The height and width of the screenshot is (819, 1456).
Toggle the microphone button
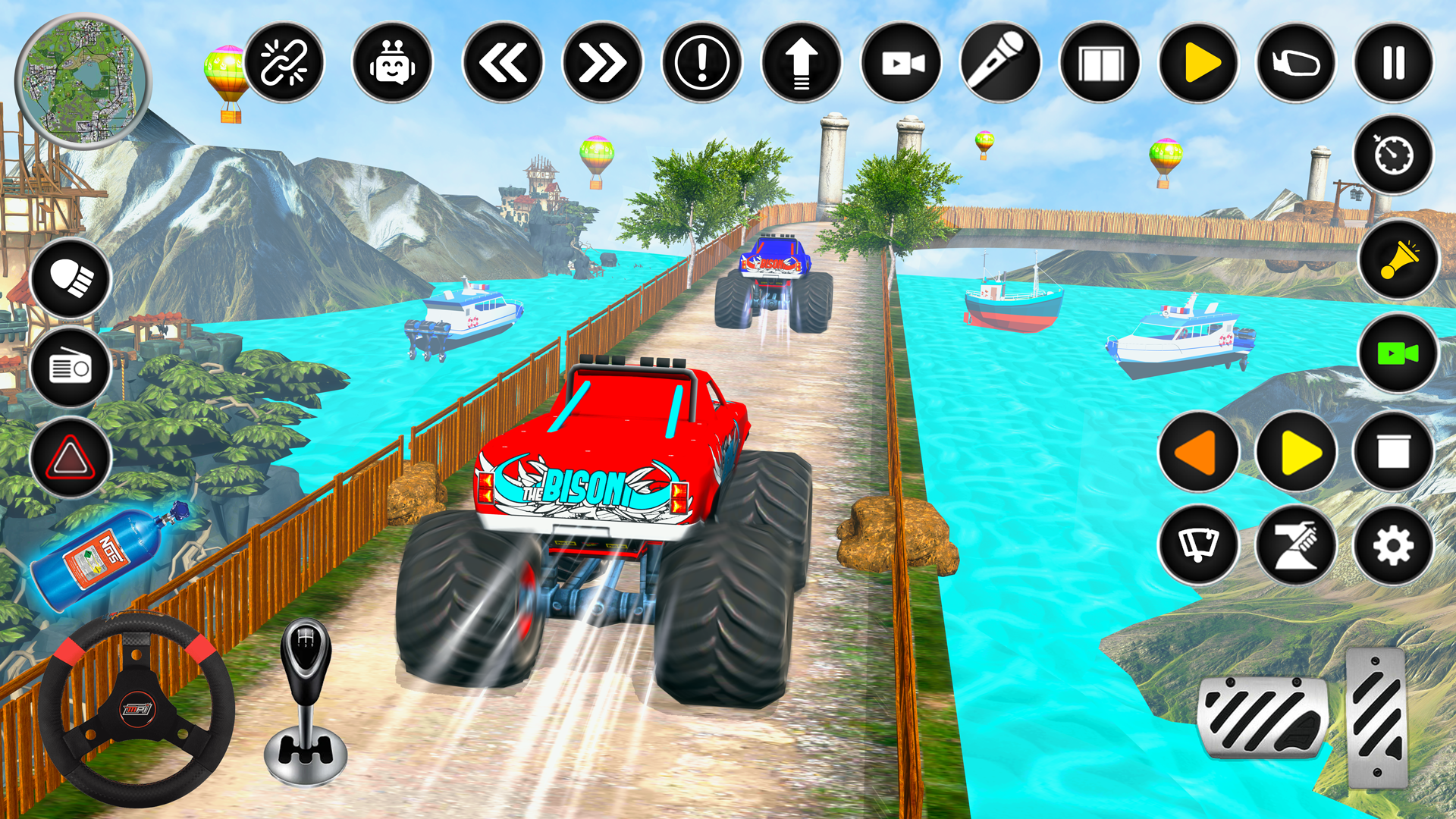point(1001,62)
